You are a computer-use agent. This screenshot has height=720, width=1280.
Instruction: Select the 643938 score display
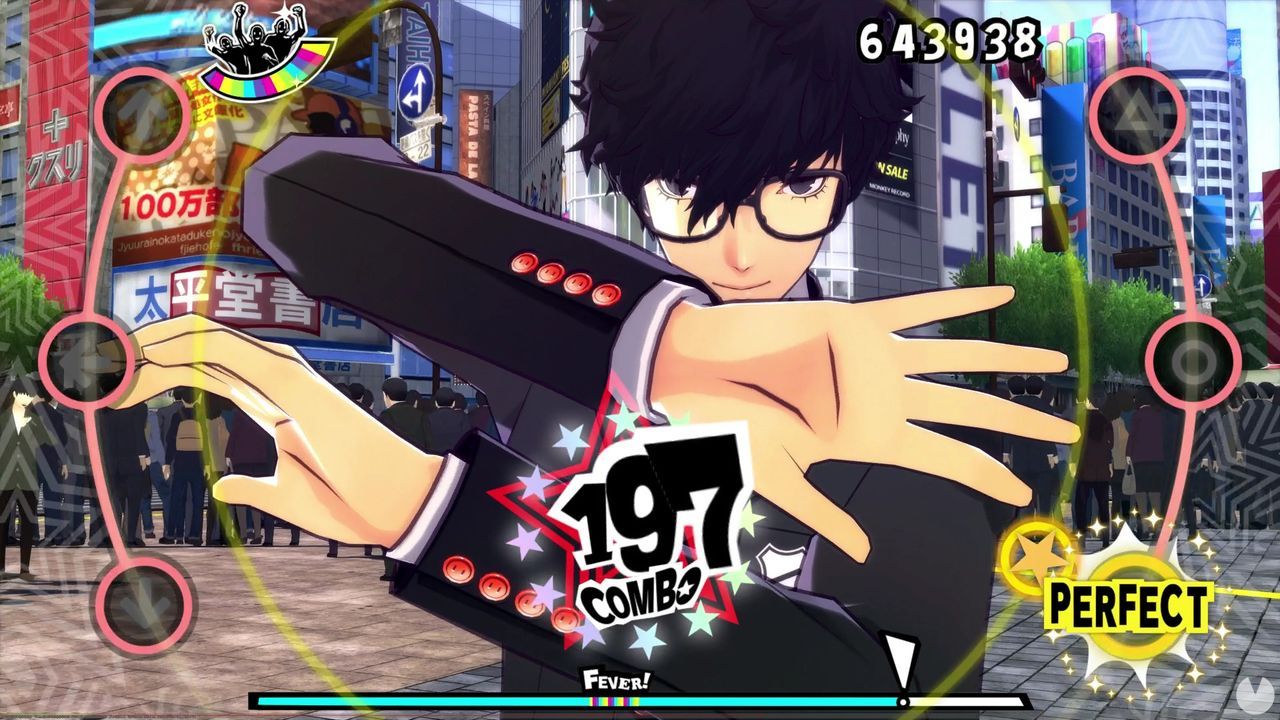click(948, 40)
